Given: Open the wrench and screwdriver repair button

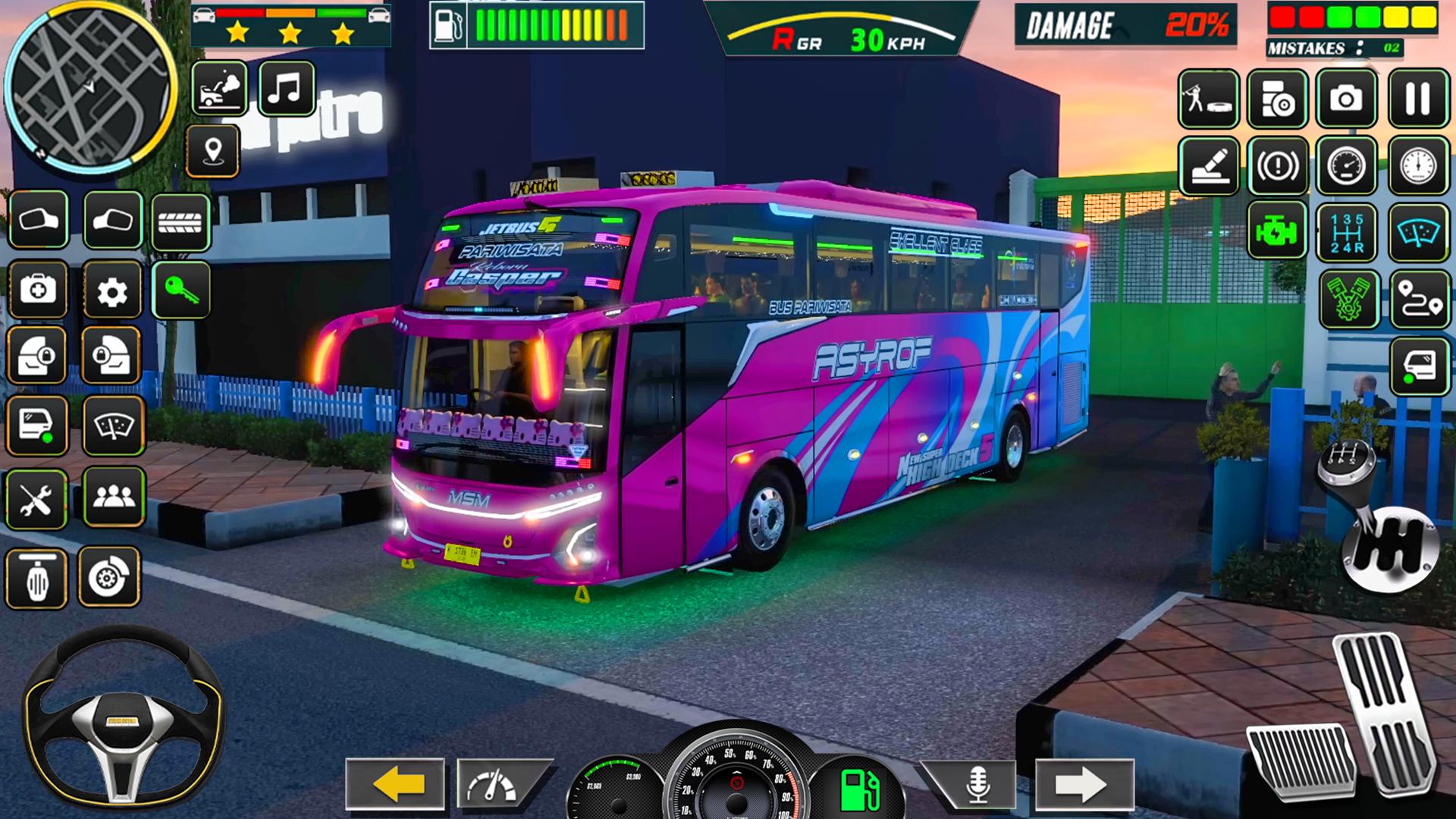Looking at the screenshot, I should [36, 500].
